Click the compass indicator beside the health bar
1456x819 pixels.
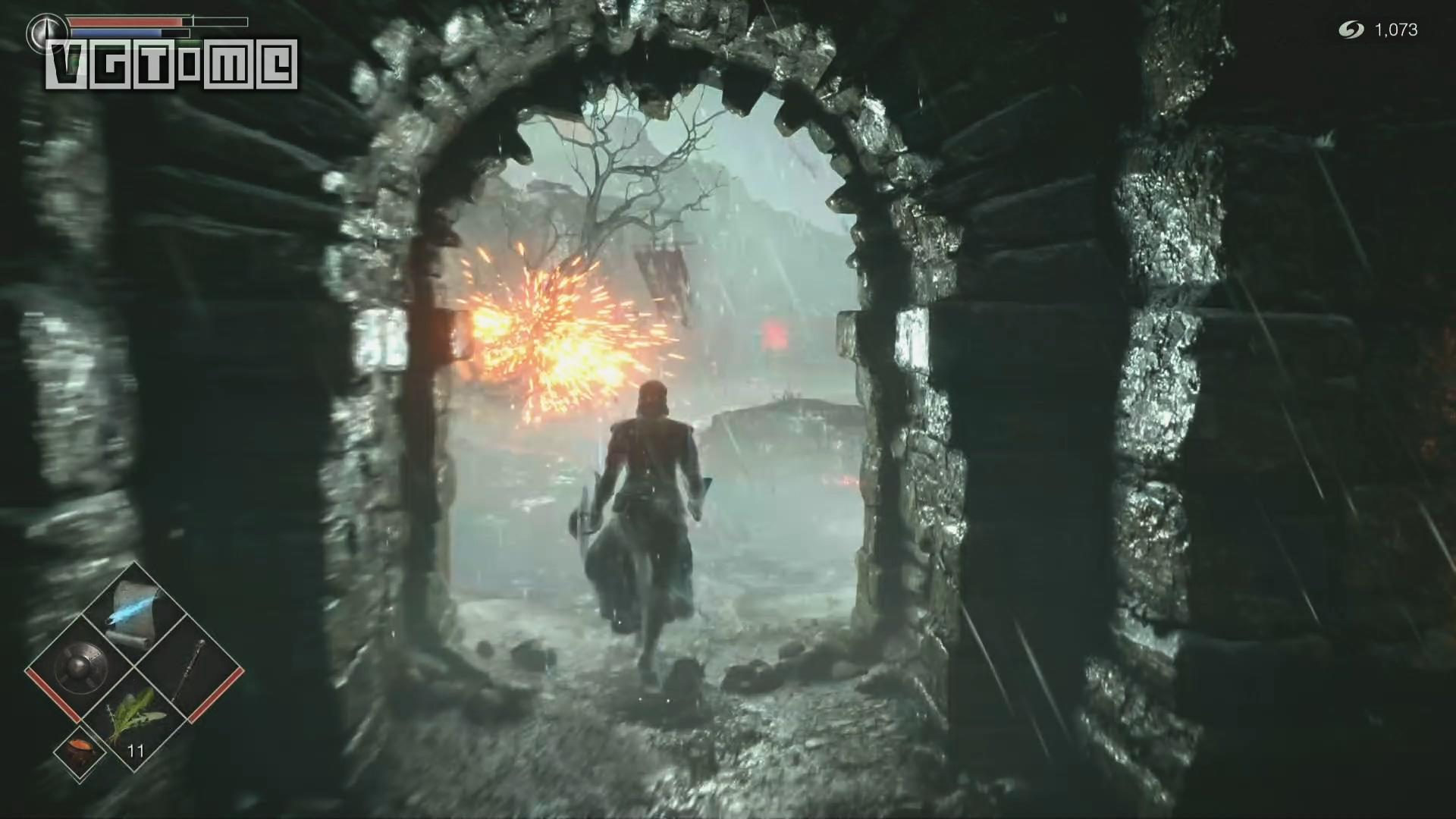coord(45,30)
